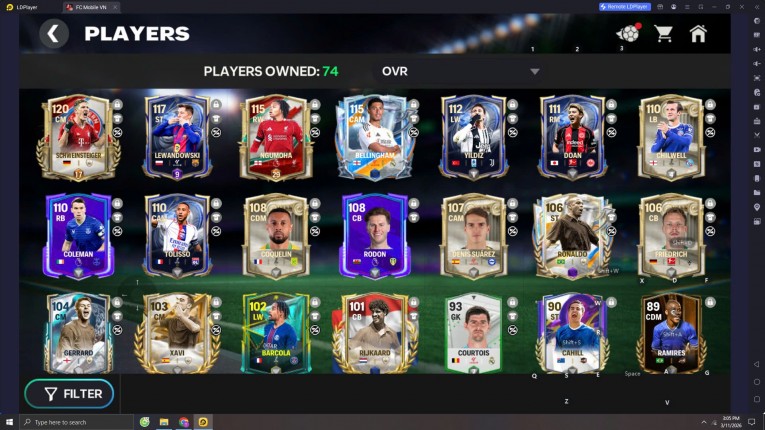Open the football notifications icon
Viewport: 765px width, 430px height.
[x=628, y=33]
